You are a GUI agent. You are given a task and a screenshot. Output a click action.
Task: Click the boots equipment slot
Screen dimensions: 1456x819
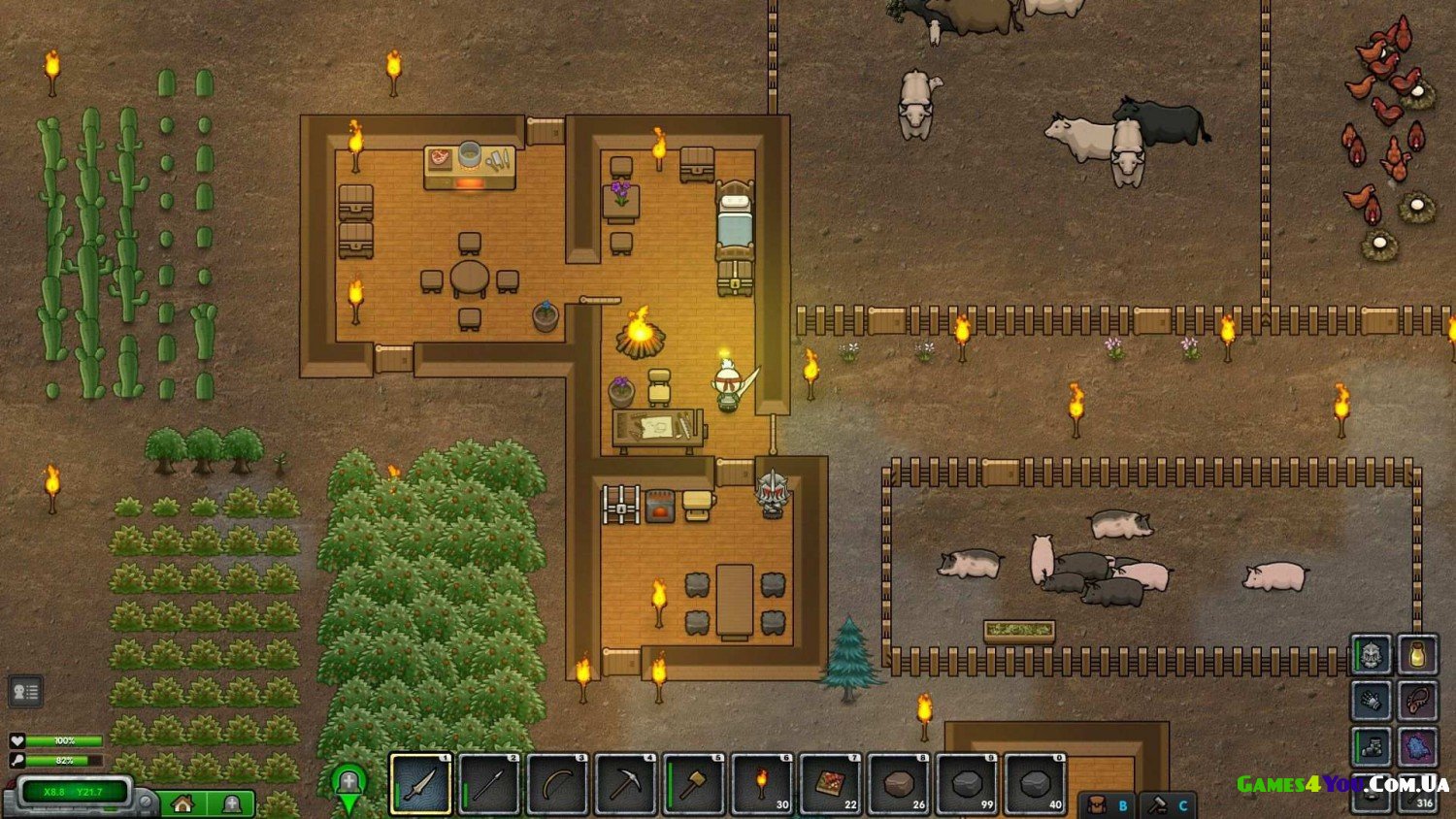(1372, 747)
